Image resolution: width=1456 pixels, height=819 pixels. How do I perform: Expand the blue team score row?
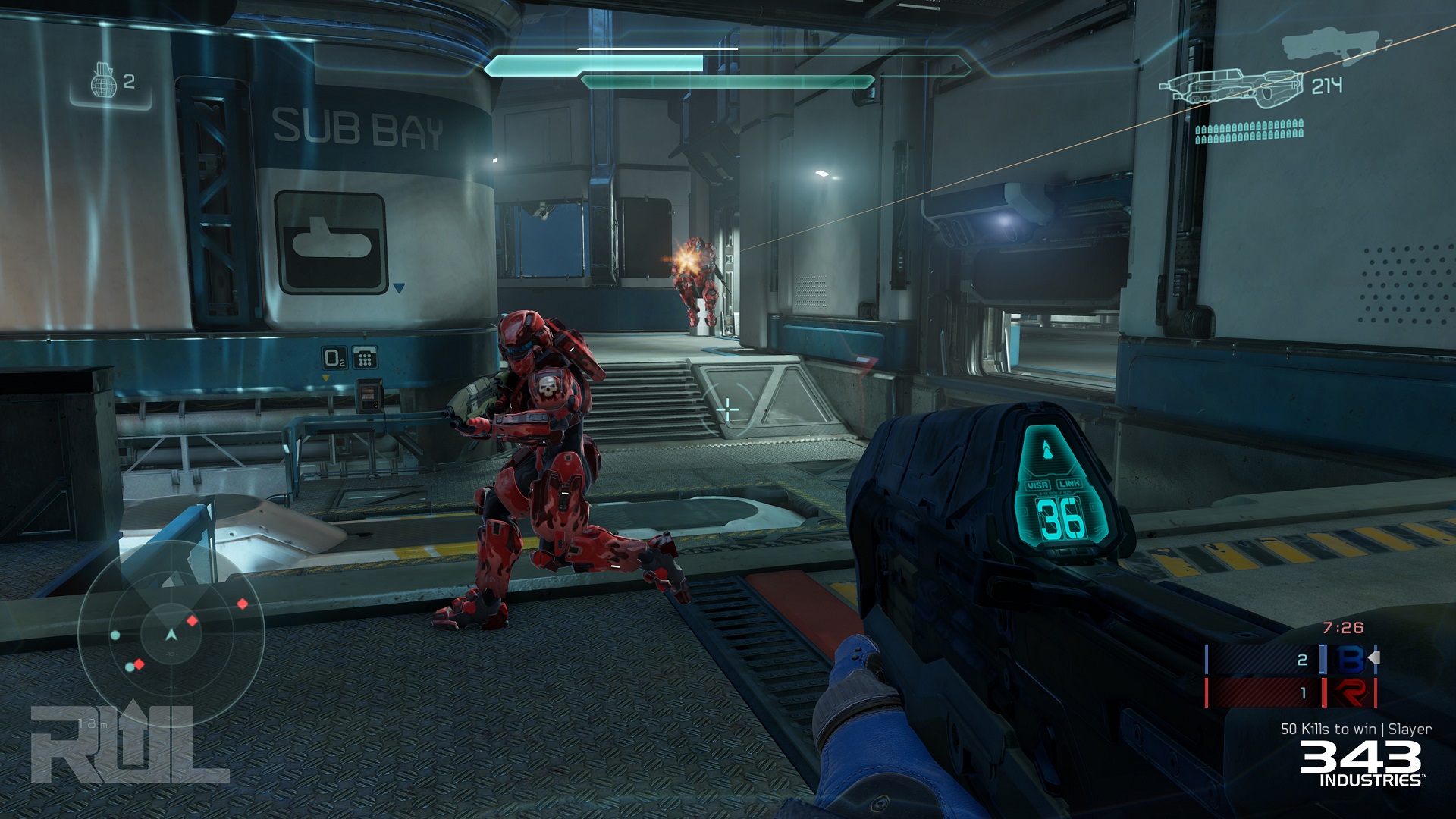[x=1289, y=658]
